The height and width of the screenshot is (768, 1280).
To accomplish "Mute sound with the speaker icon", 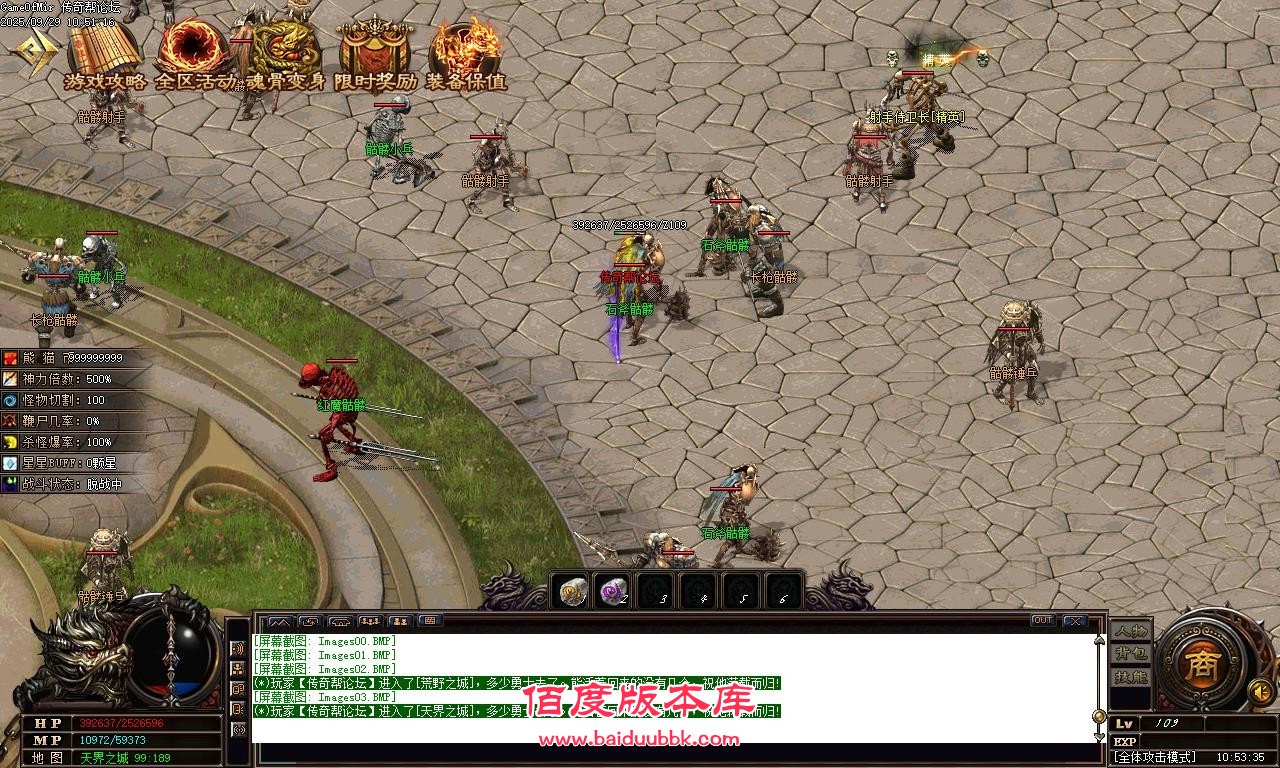I will pyautogui.click(x=1260, y=691).
